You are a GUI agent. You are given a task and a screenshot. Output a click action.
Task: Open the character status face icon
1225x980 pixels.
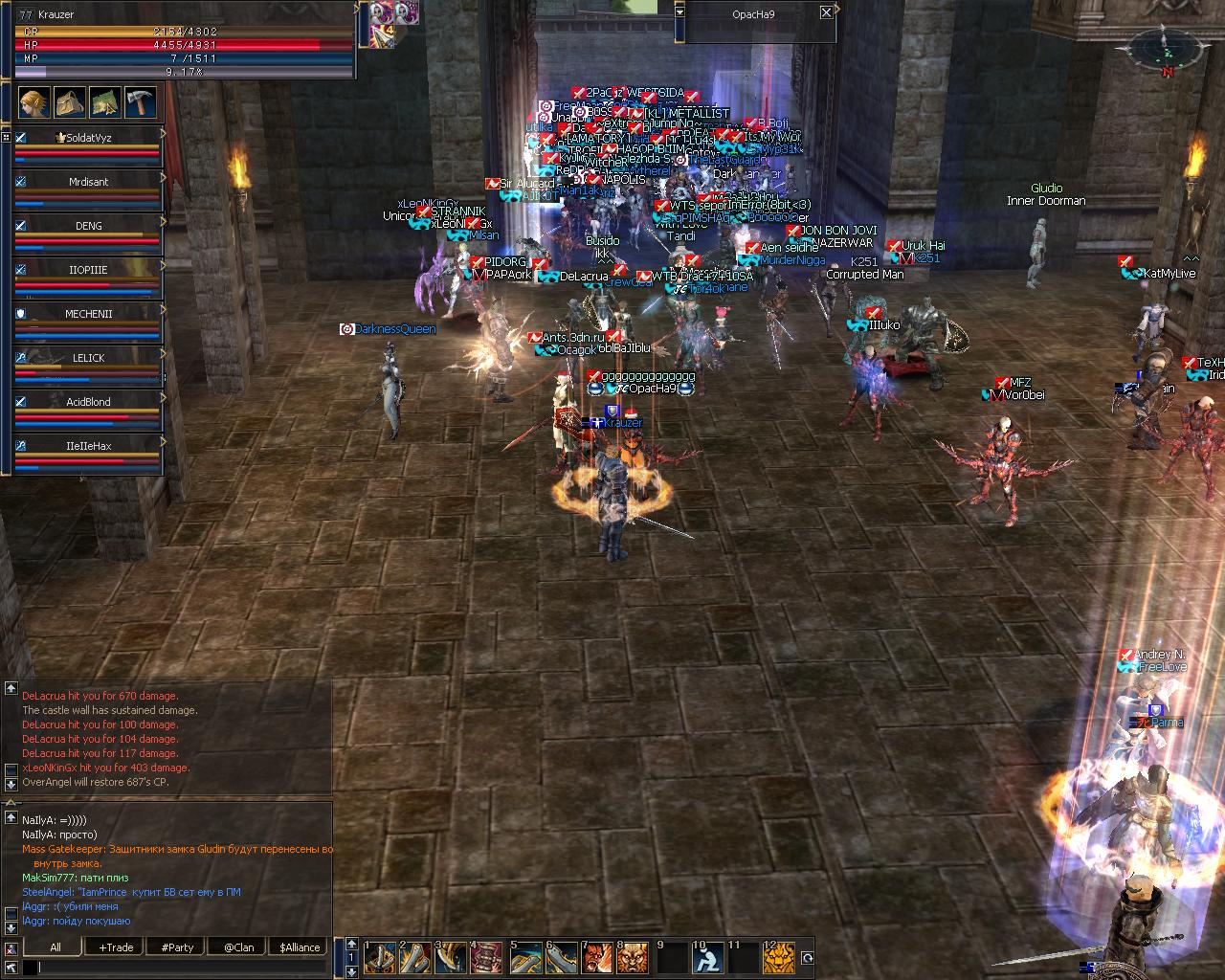pyautogui.click(x=33, y=101)
